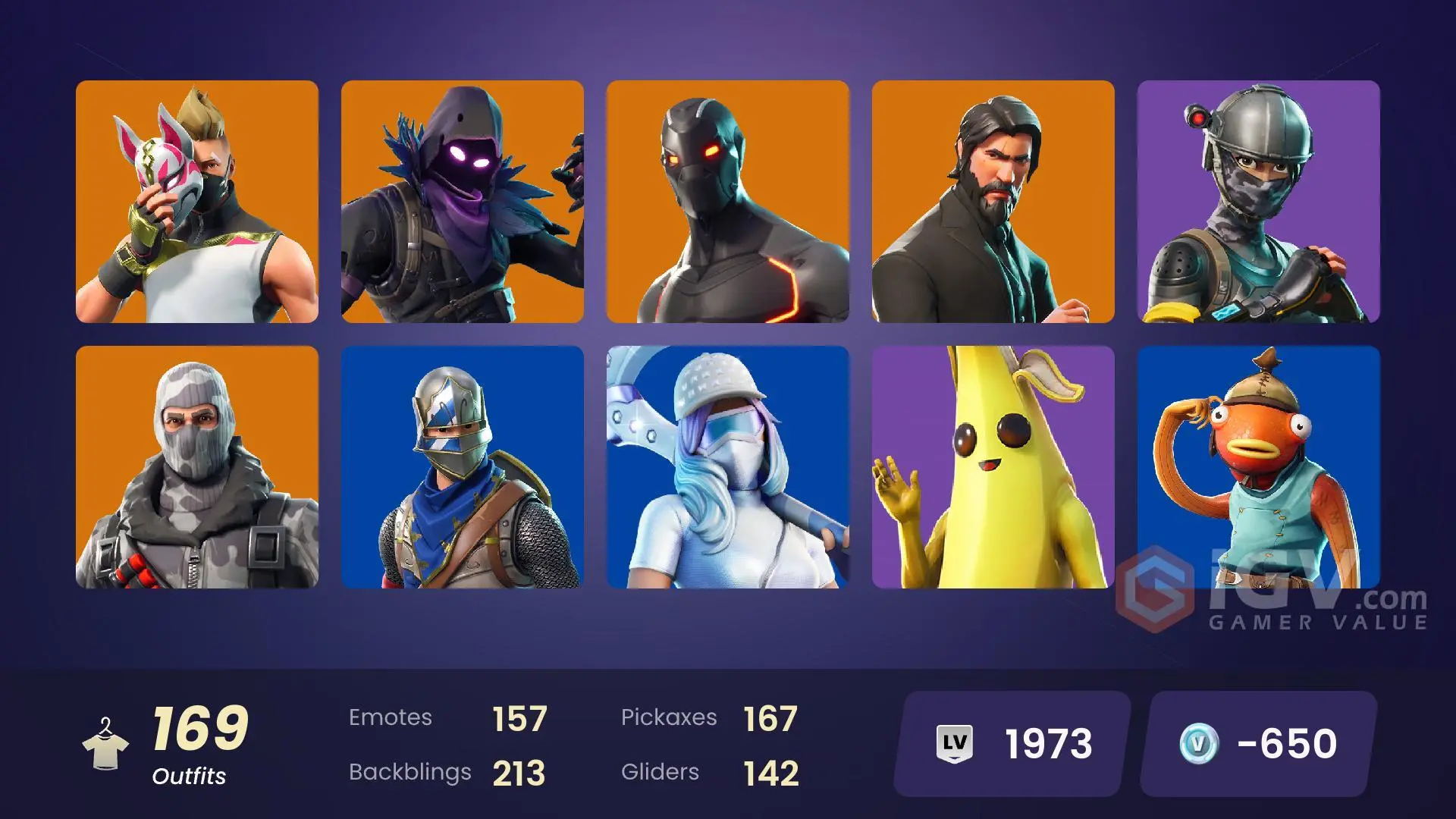Switch to the Pickaxes category
This screenshot has width=1456, height=819.
click(x=670, y=717)
